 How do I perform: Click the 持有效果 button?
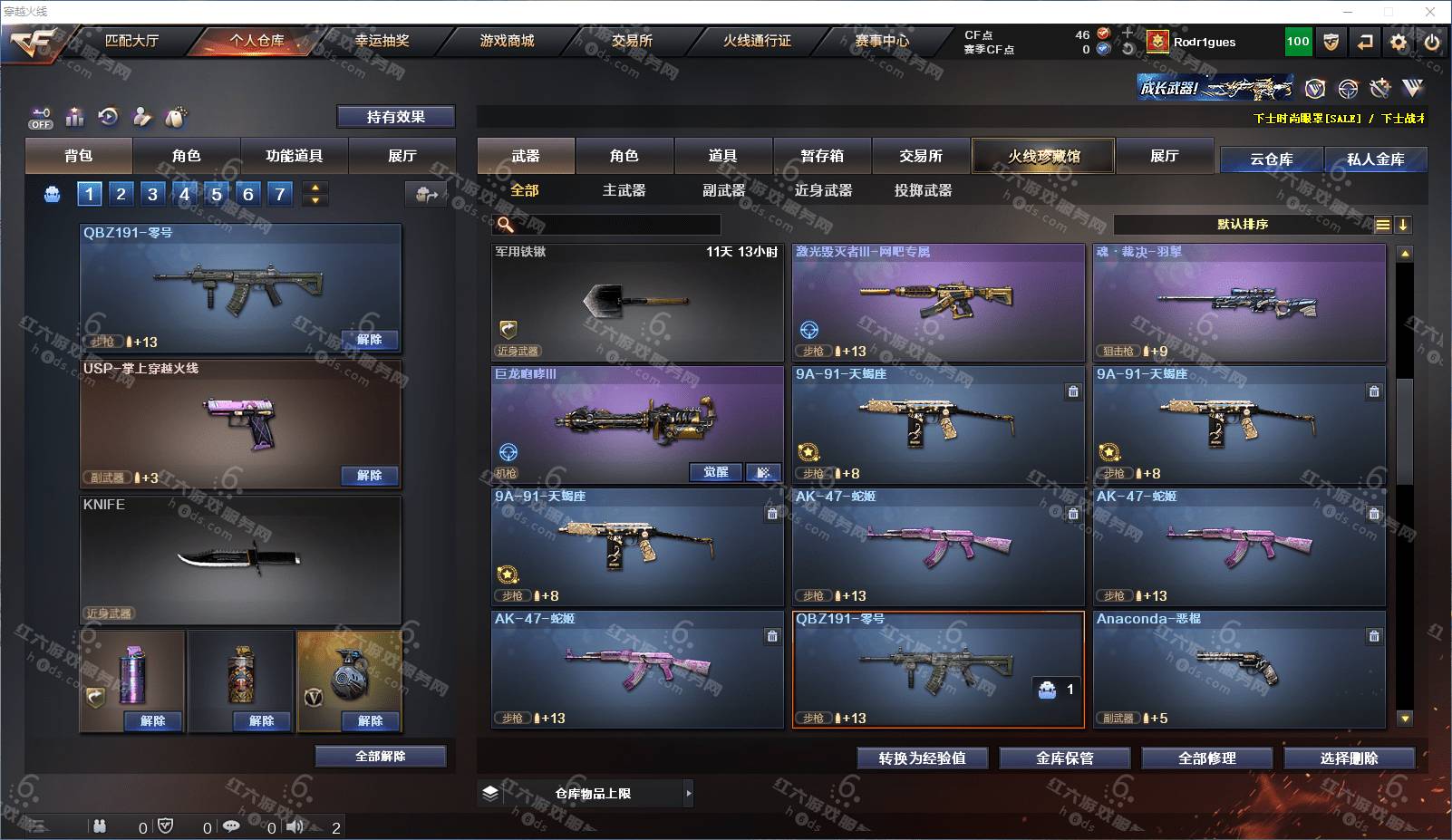coord(395,117)
